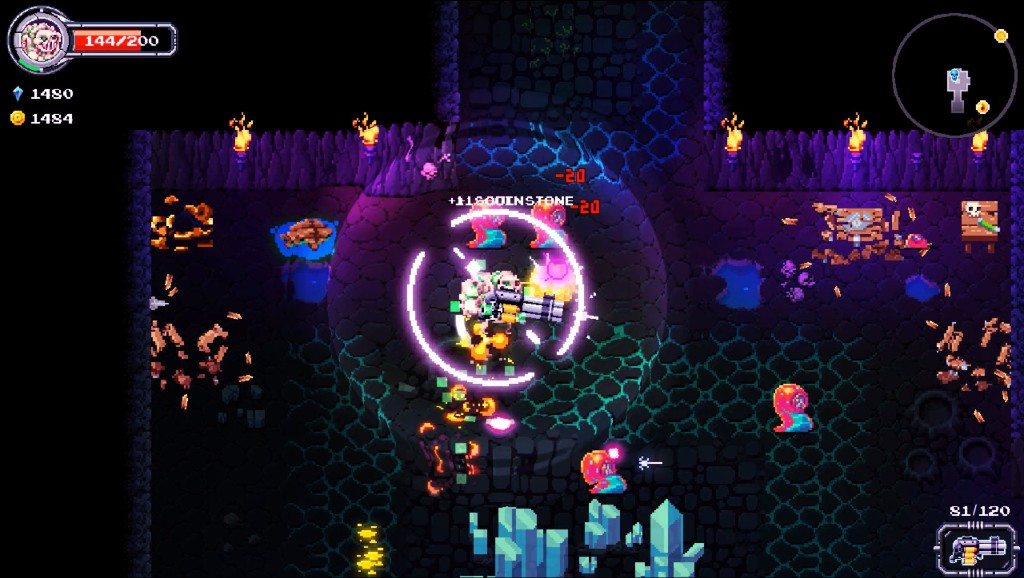Click the character portrait in the top corner

39,40
